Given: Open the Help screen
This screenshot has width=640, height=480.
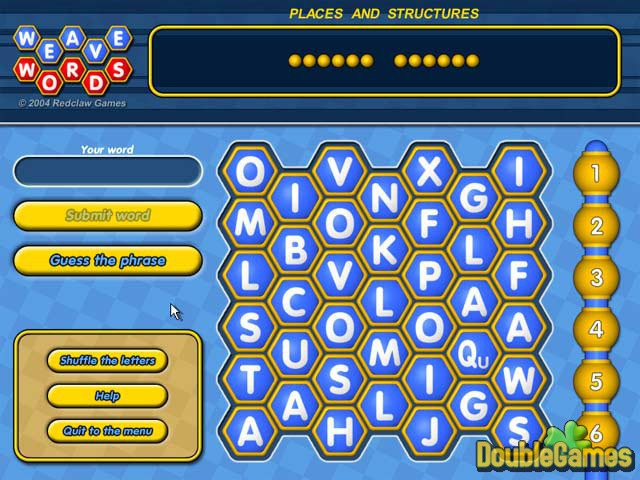Looking at the screenshot, I should [x=108, y=396].
